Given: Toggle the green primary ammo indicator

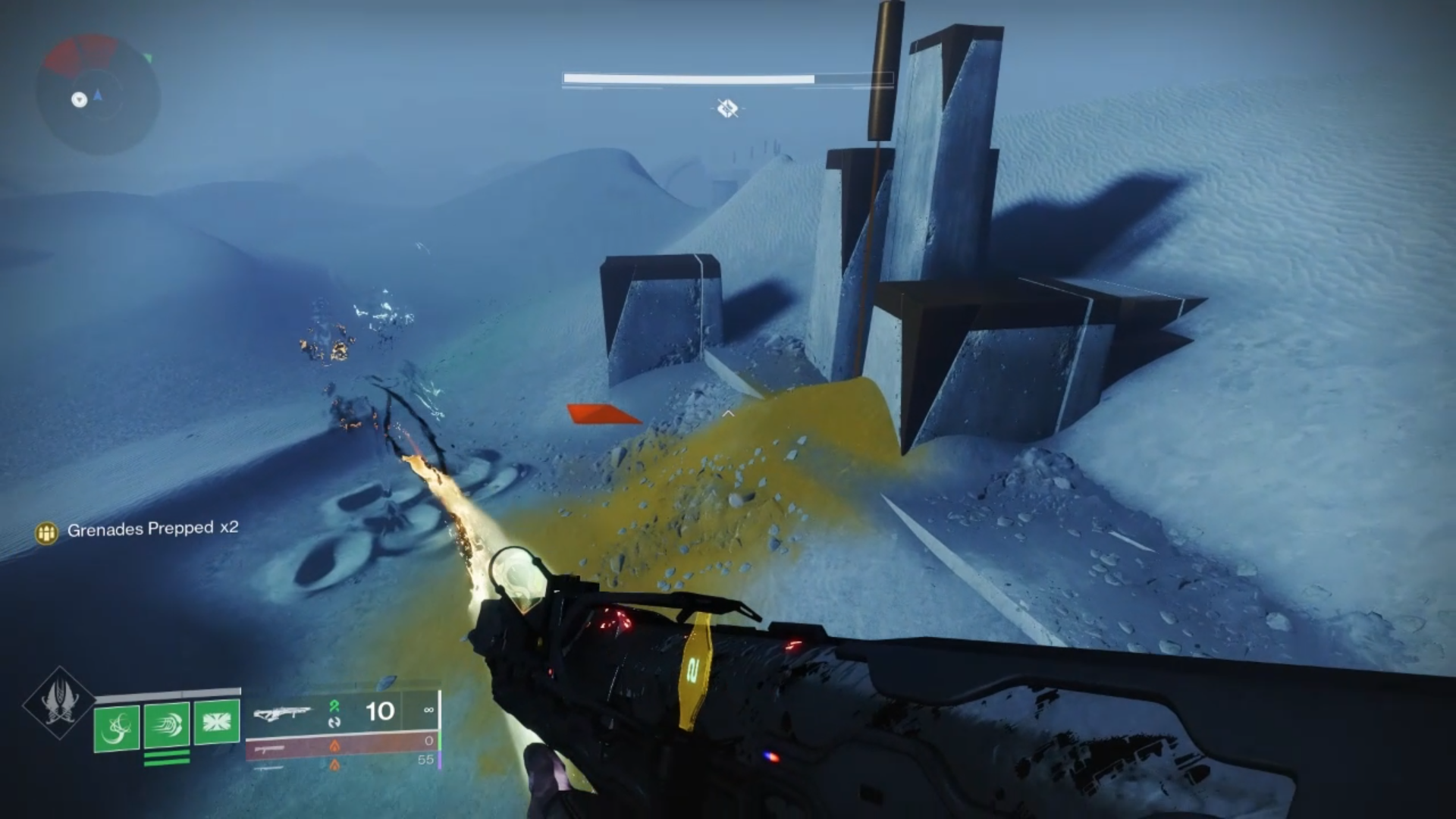Looking at the screenshot, I should click(x=334, y=707).
